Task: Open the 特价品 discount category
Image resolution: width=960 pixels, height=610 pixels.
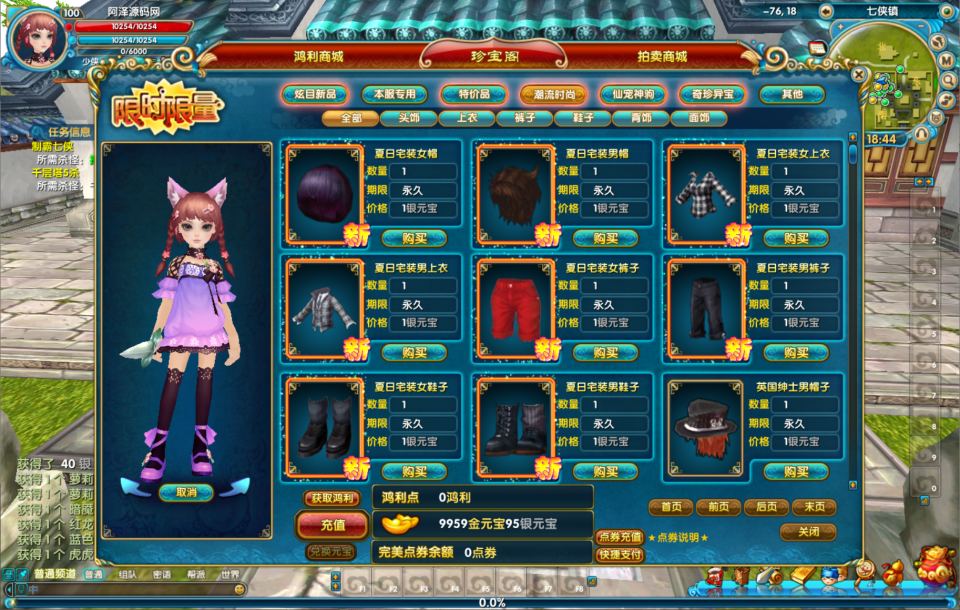Action: (x=473, y=95)
